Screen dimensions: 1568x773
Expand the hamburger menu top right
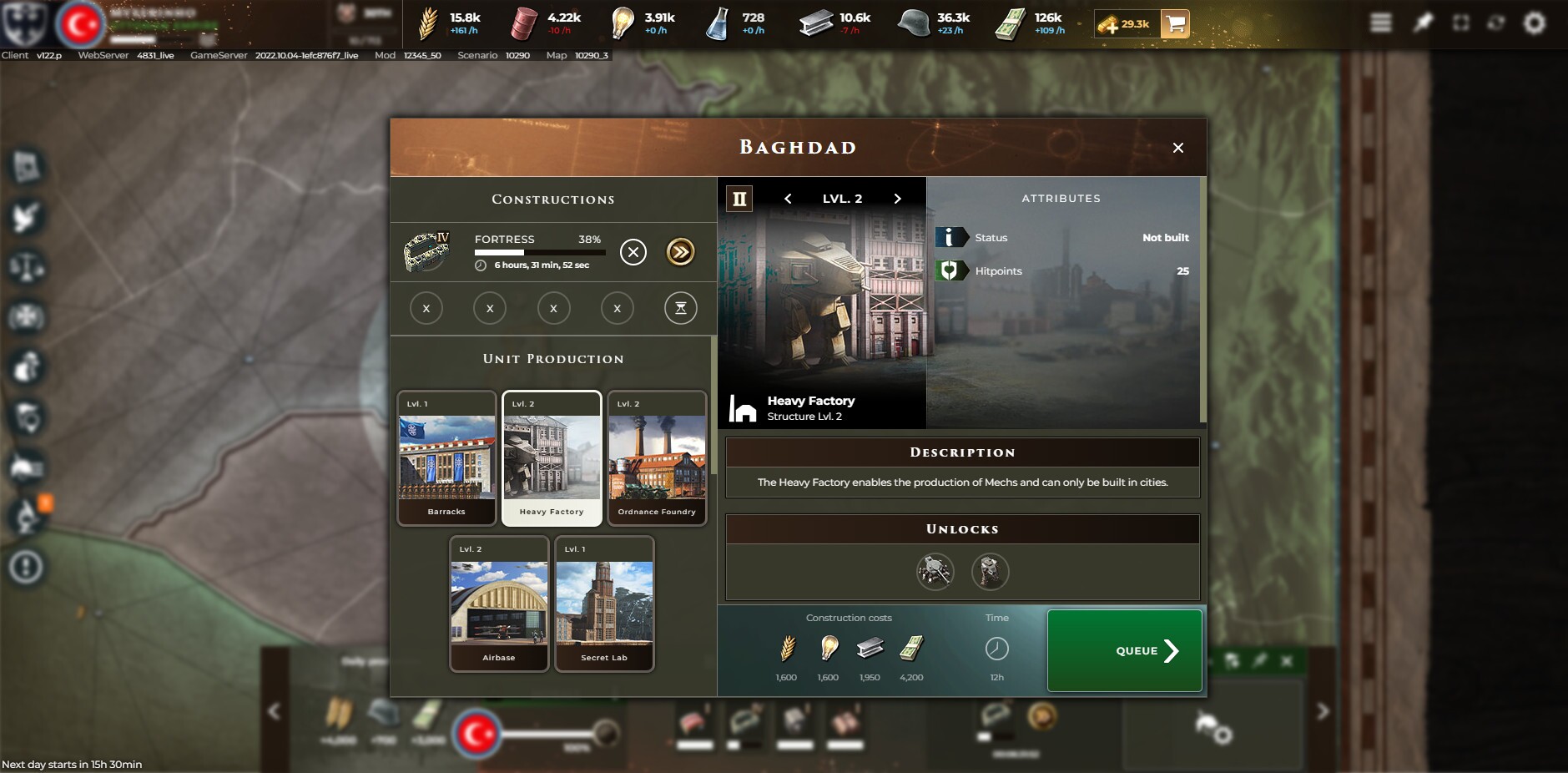[1381, 23]
